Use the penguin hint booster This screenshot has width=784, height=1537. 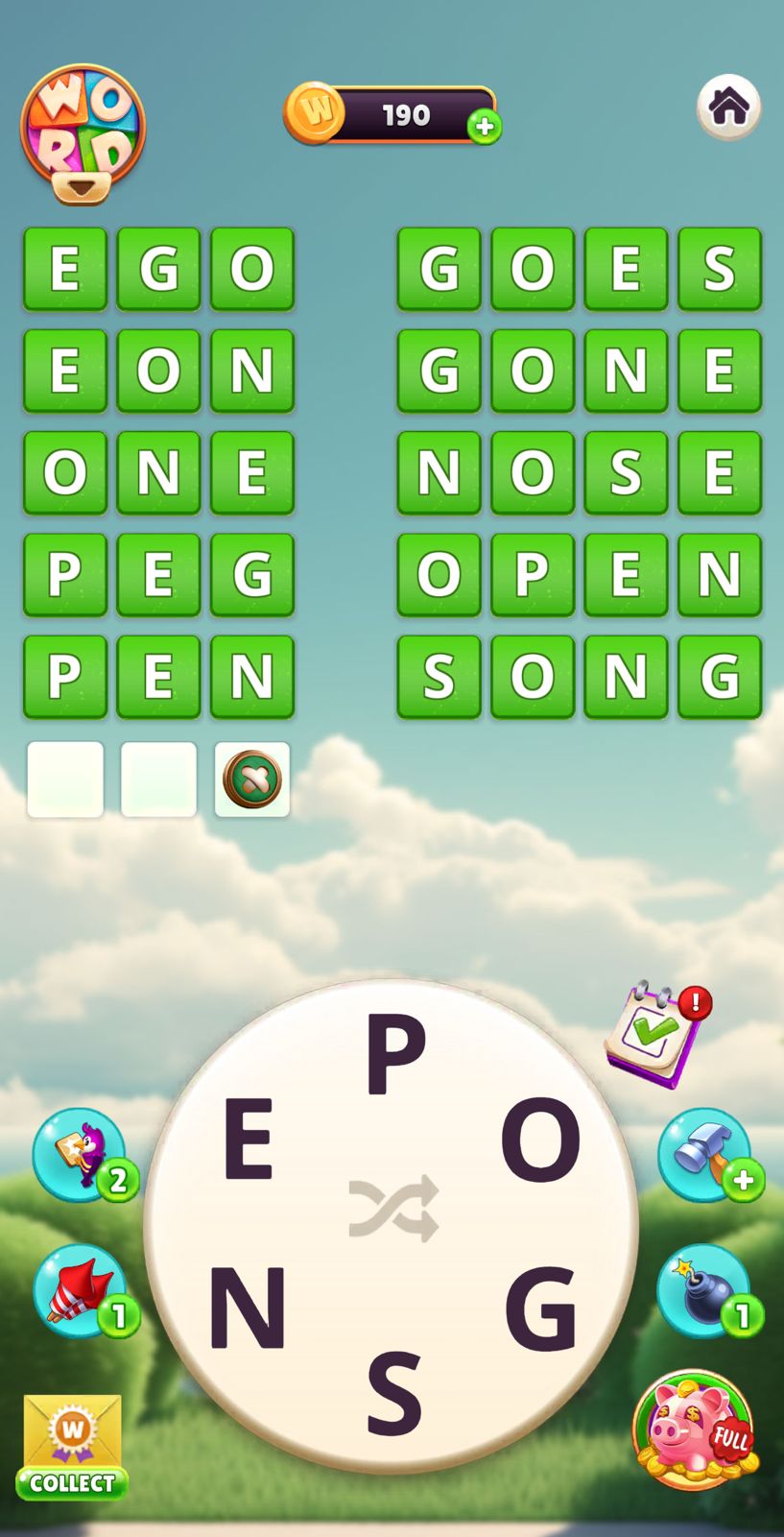80,1153
